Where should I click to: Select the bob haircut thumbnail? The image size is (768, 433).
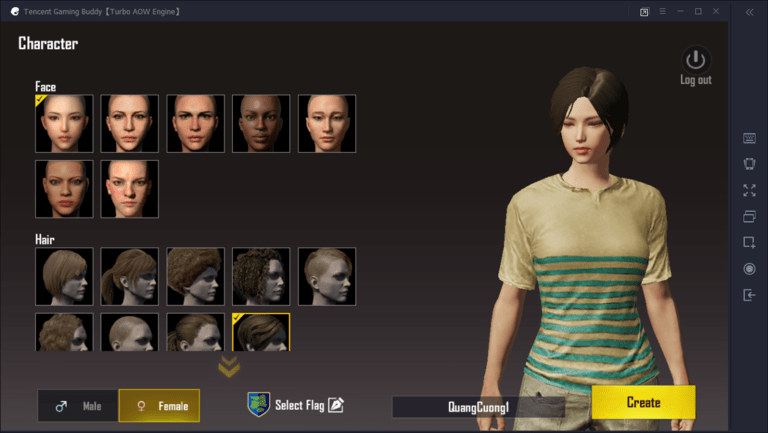click(x=64, y=276)
